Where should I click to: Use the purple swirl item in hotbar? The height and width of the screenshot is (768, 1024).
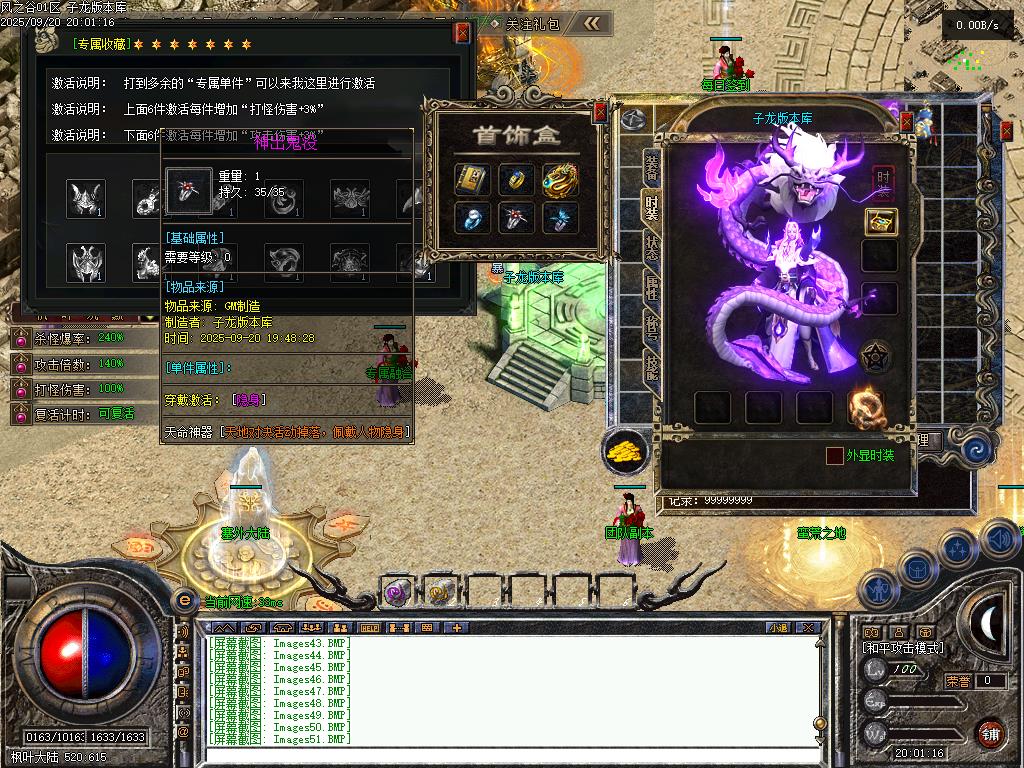click(395, 593)
